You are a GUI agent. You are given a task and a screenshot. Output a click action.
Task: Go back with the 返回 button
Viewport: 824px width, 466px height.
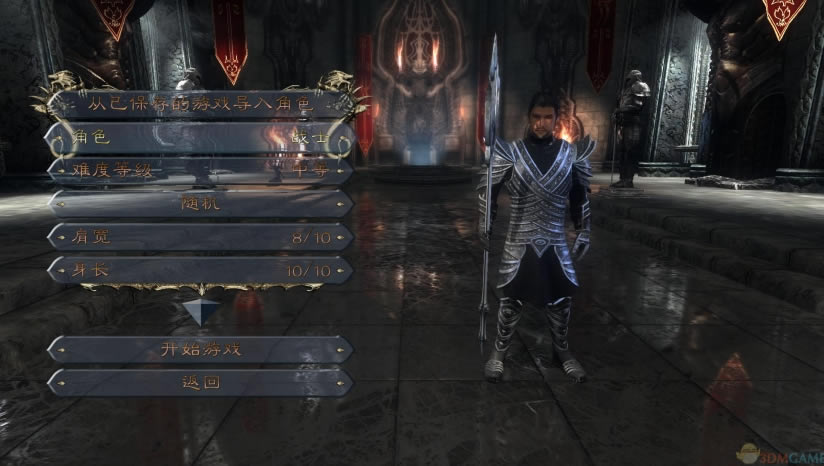click(200, 382)
